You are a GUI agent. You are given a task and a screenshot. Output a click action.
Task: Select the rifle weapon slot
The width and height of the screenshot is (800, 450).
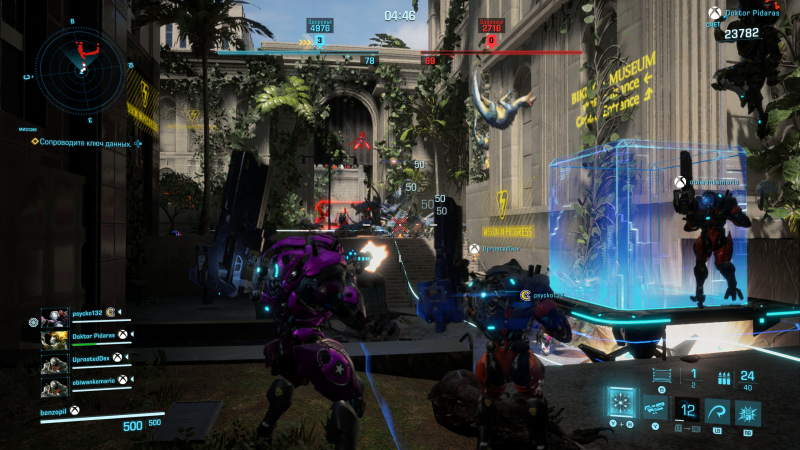coord(656,408)
